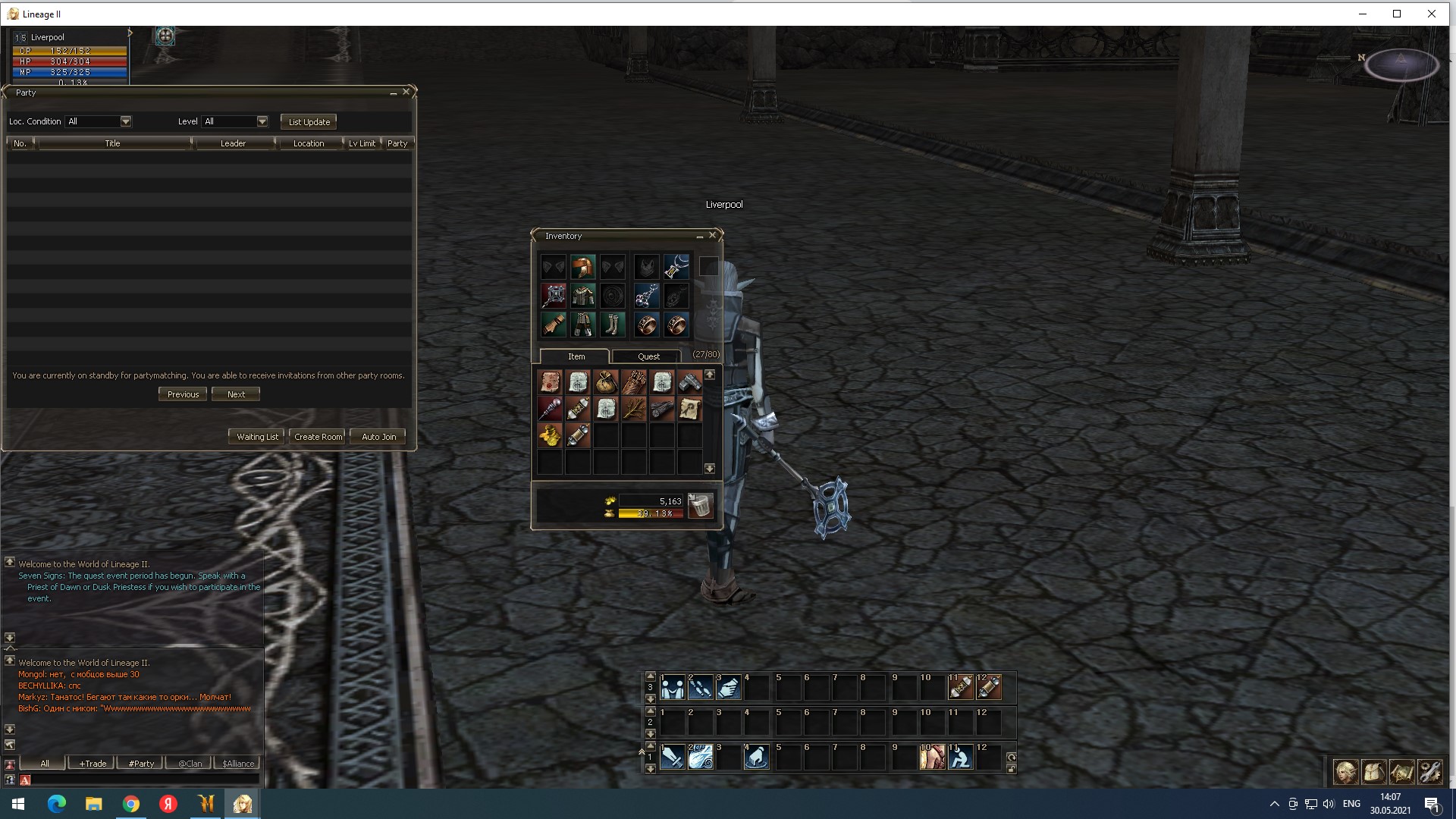Click the Auto Join button
The image size is (1456, 819).
pos(378,437)
